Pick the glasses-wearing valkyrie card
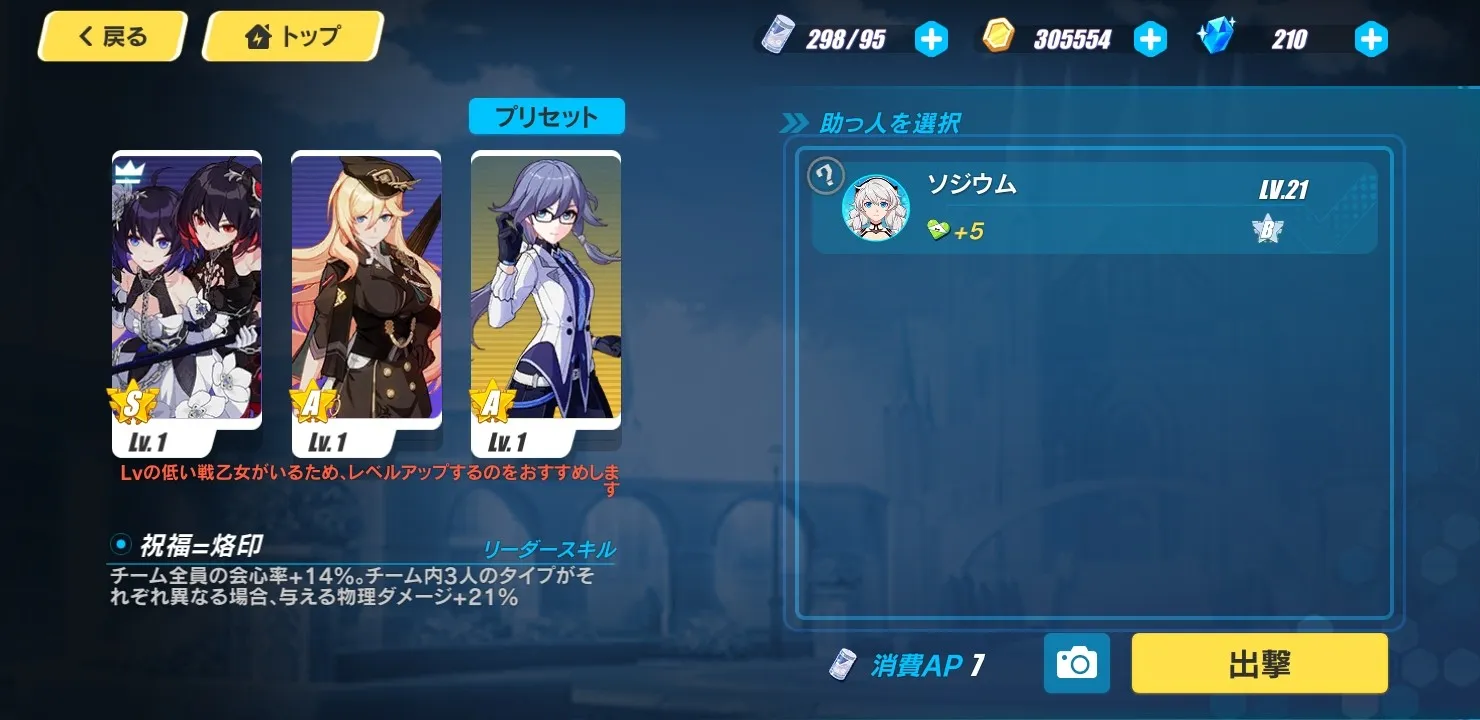 [546, 290]
